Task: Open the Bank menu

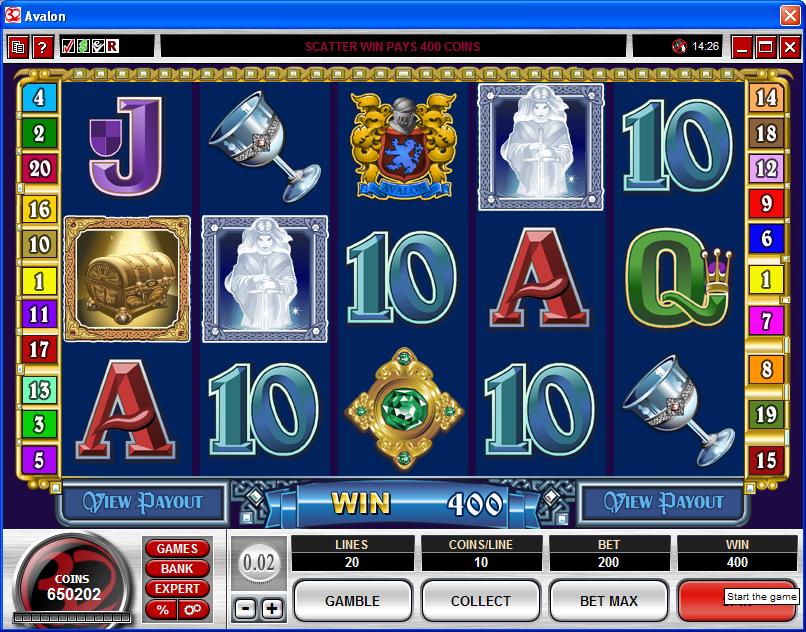Action: [x=177, y=569]
